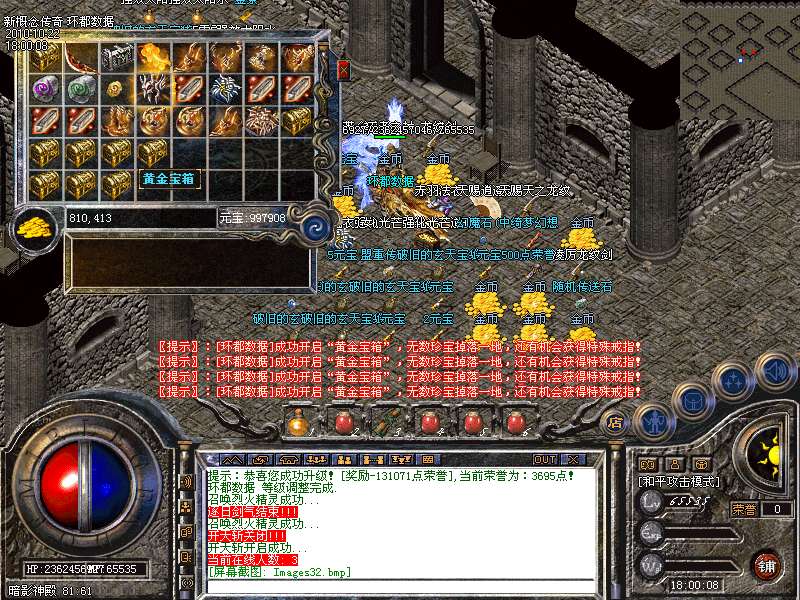Use the green scroll in belt slot 3
The width and height of the screenshot is (800, 600).
(x=386, y=423)
